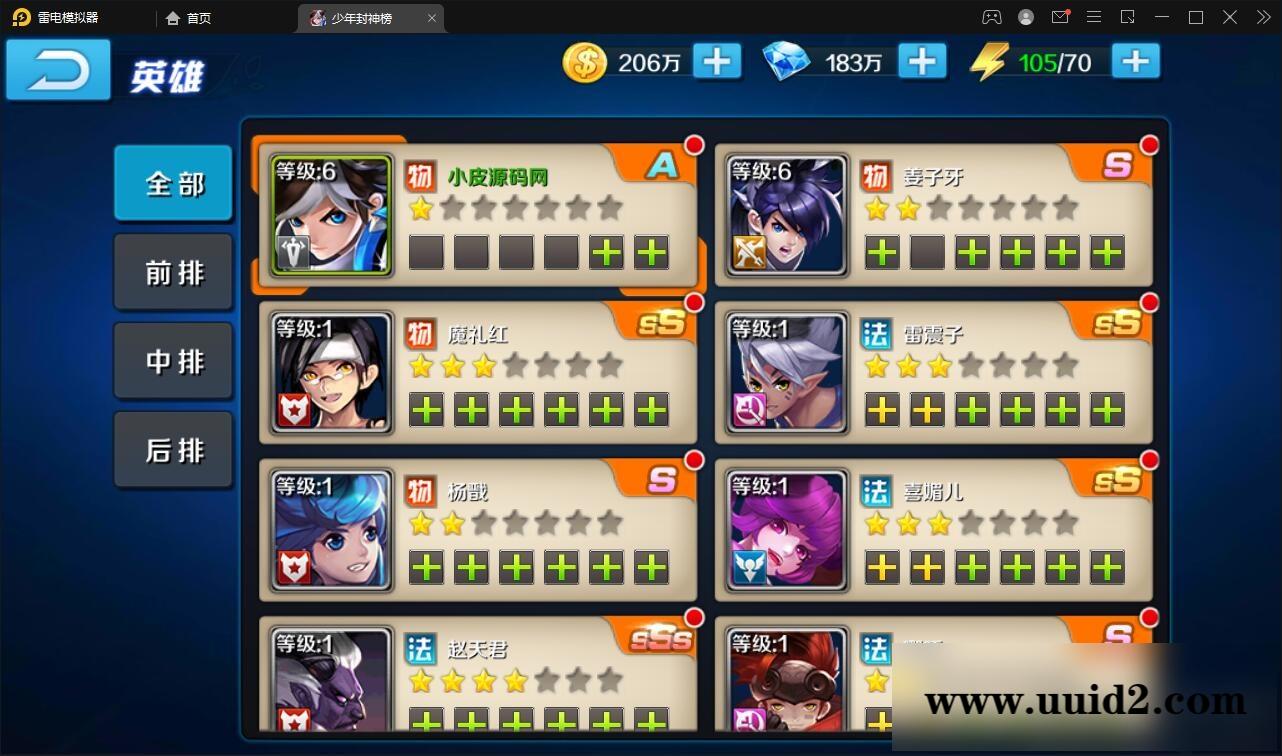Open the mail icon with red notification dot
The width and height of the screenshot is (1282, 756).
pyautogui.click(x=1060, y=17)
